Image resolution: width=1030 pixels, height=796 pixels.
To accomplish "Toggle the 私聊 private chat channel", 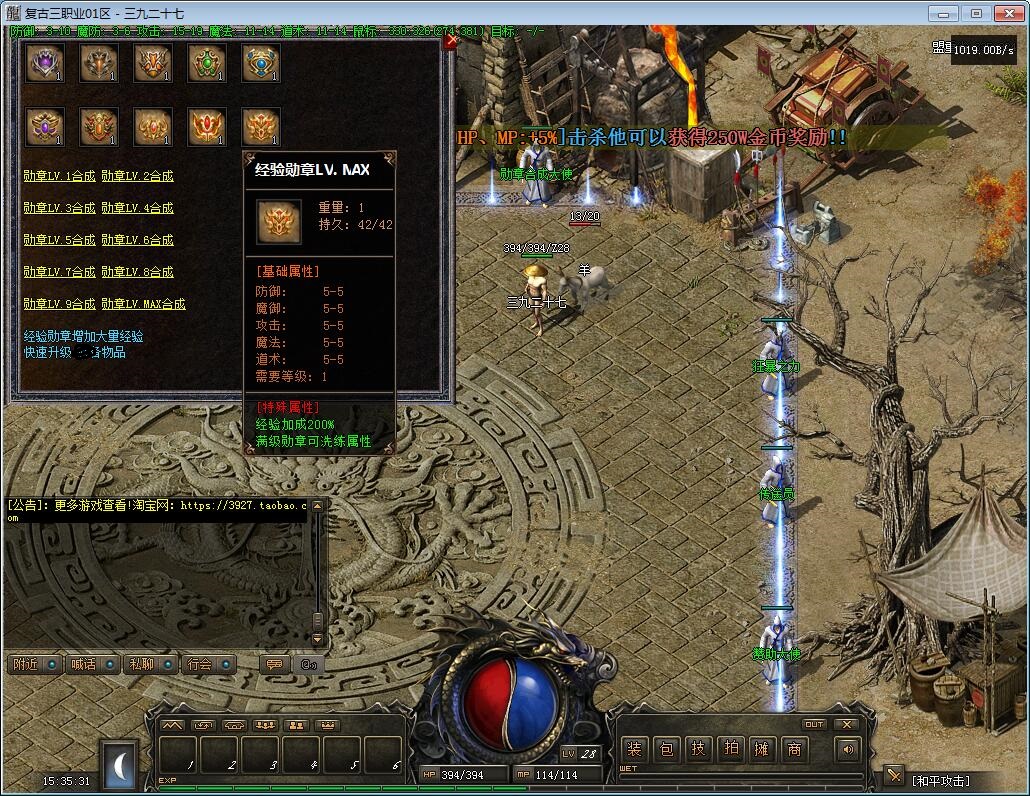I will click(149, 664).
